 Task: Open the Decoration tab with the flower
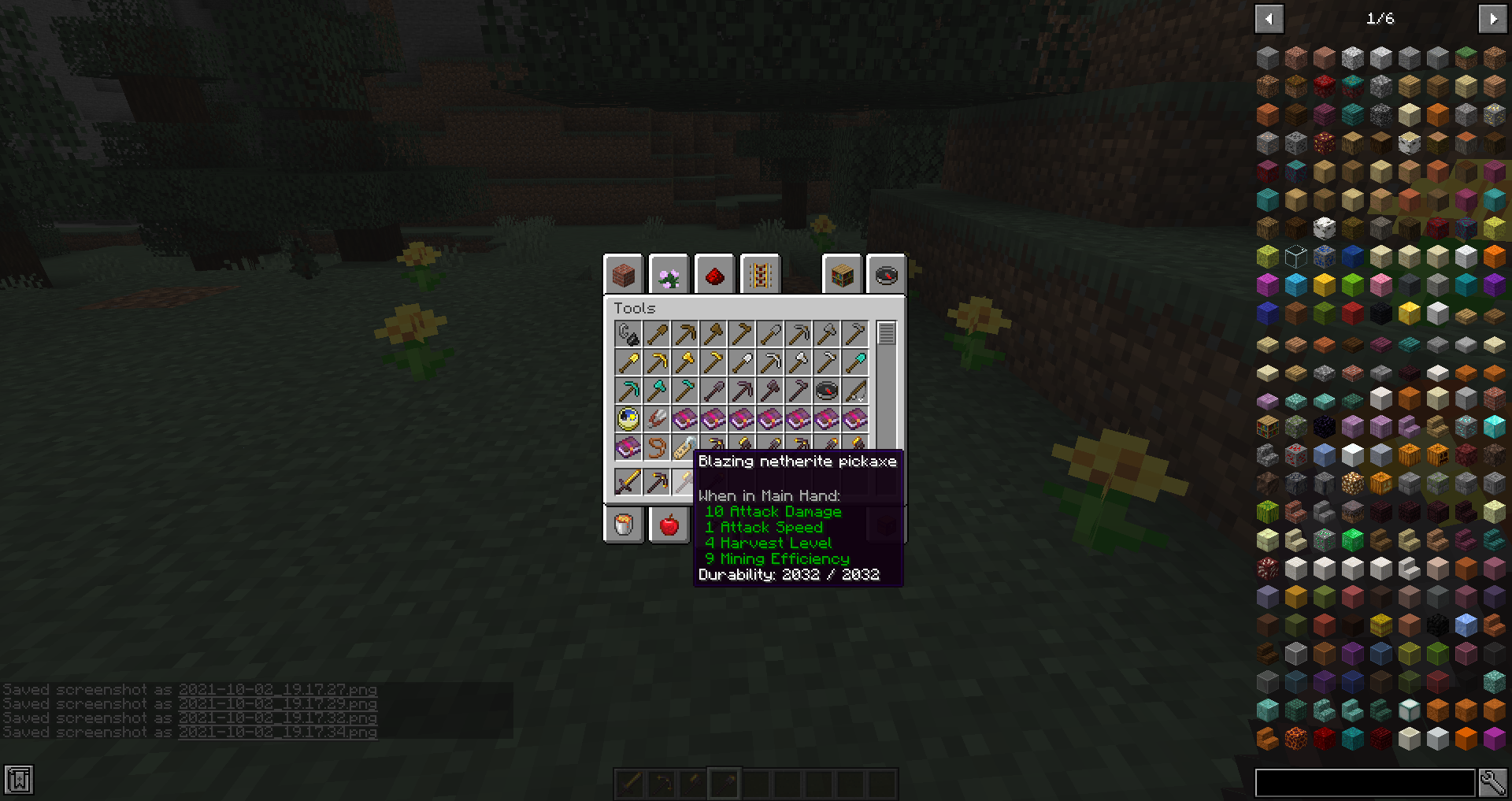(x=669, y=274)
